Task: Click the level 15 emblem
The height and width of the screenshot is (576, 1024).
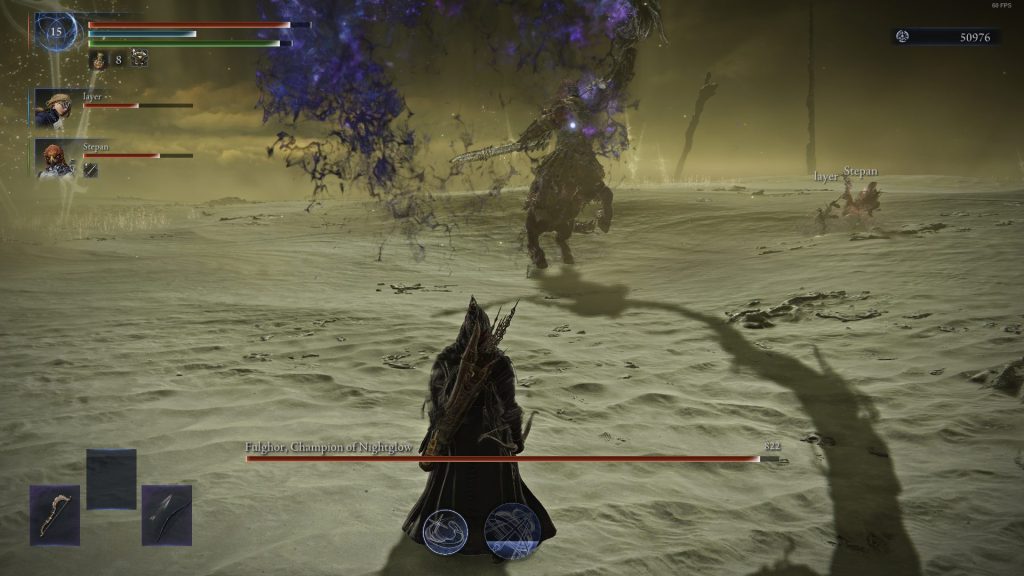Action: coord(56,32)
